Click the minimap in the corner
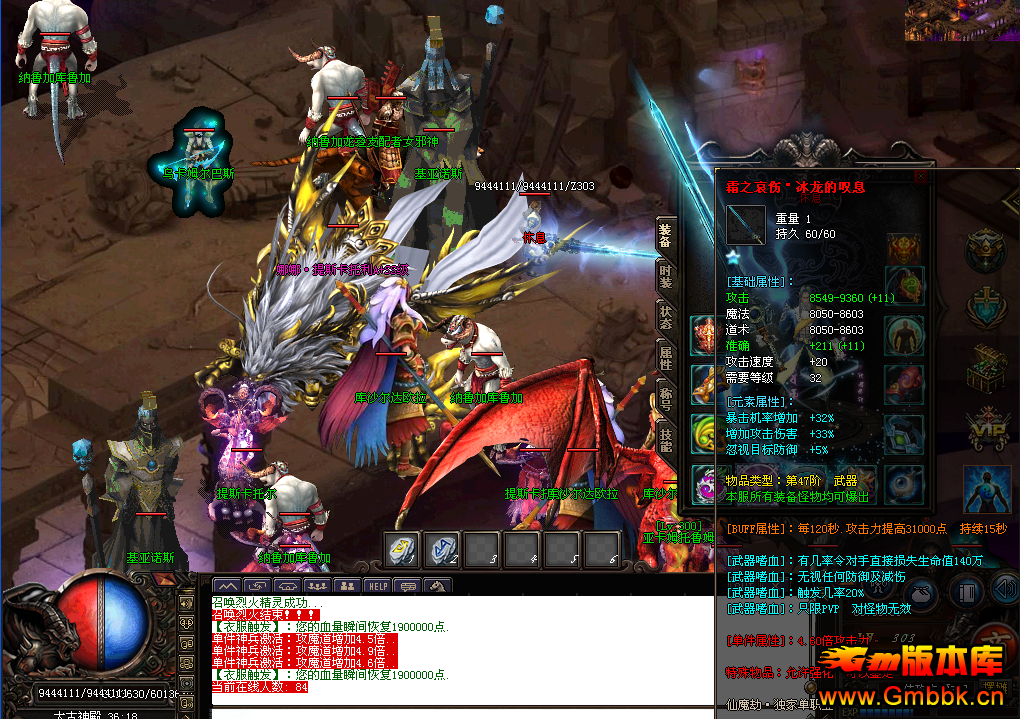This screenshot has width=1020, height=719. click(x=961, y=20)
